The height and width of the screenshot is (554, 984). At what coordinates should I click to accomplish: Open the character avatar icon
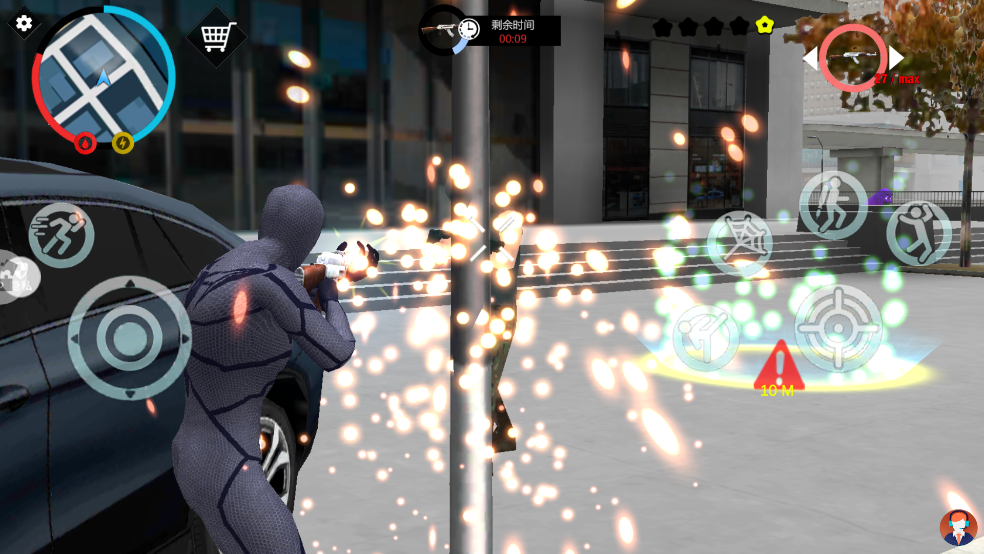(x=957, y=526)
